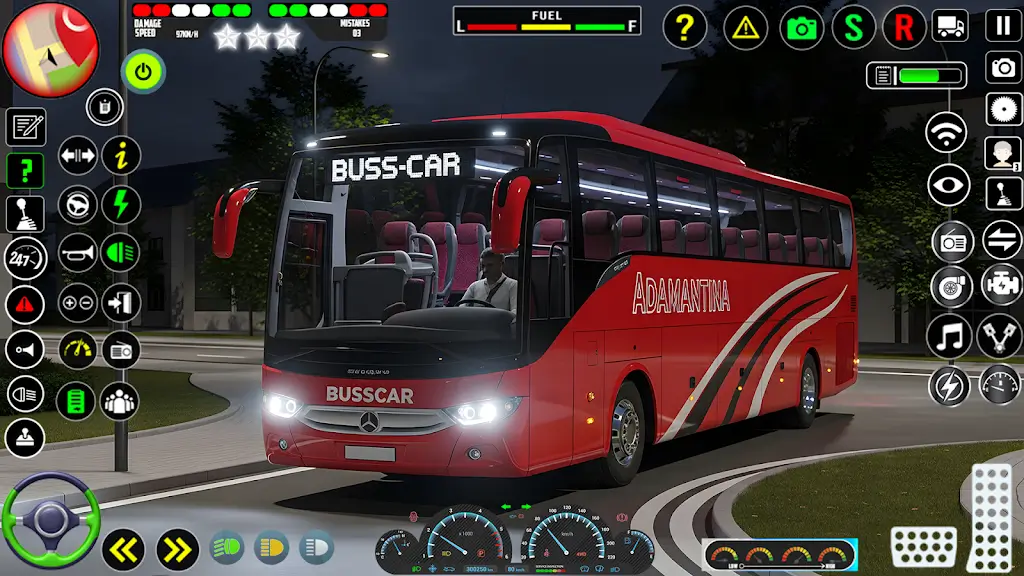This screenshot has width=1024, height=576.
Task: Apply the brake pedal
Action: pyautogui.click(x=923, y=546)
